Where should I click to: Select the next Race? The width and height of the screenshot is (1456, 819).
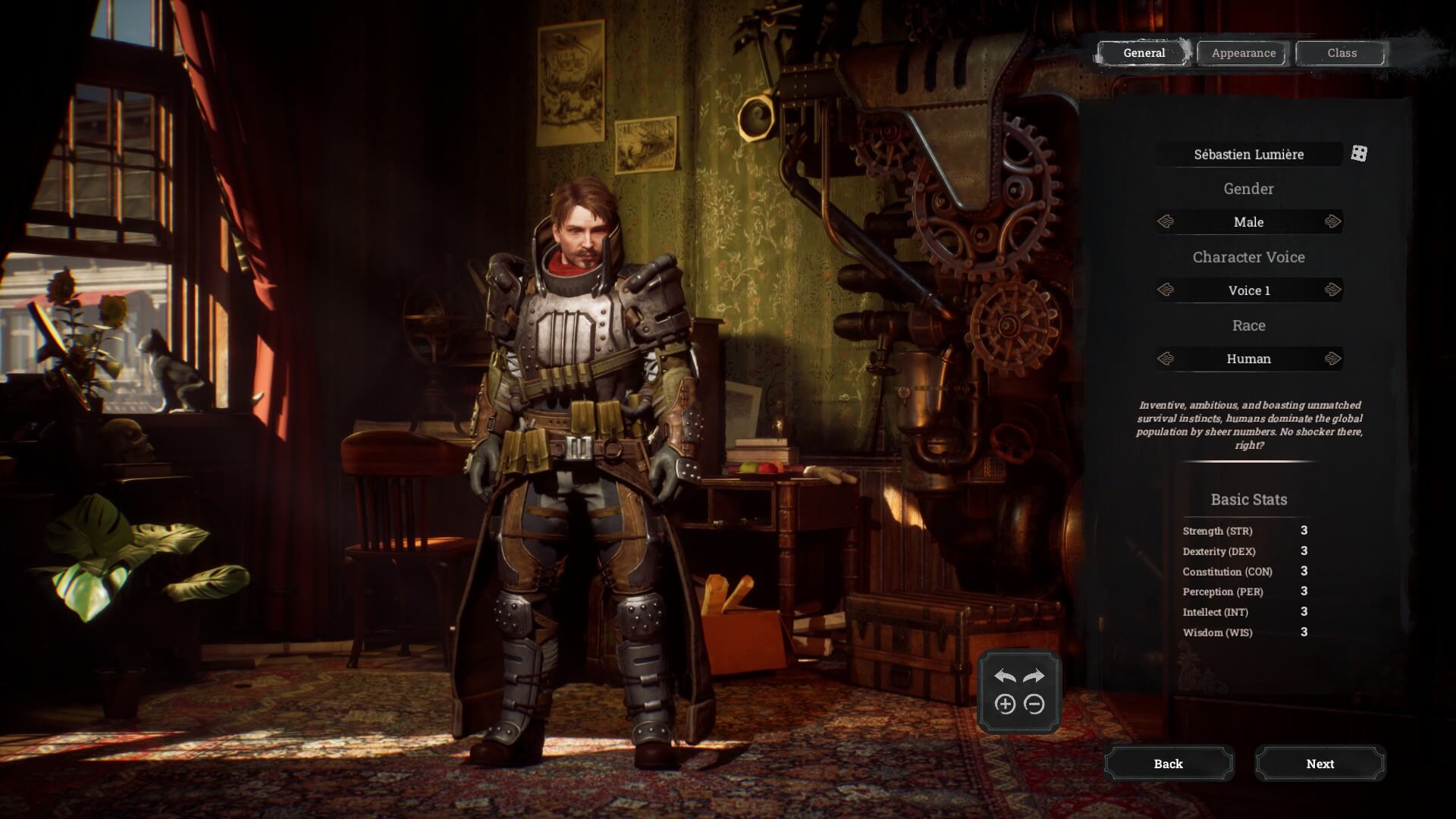click(1332, 359)
